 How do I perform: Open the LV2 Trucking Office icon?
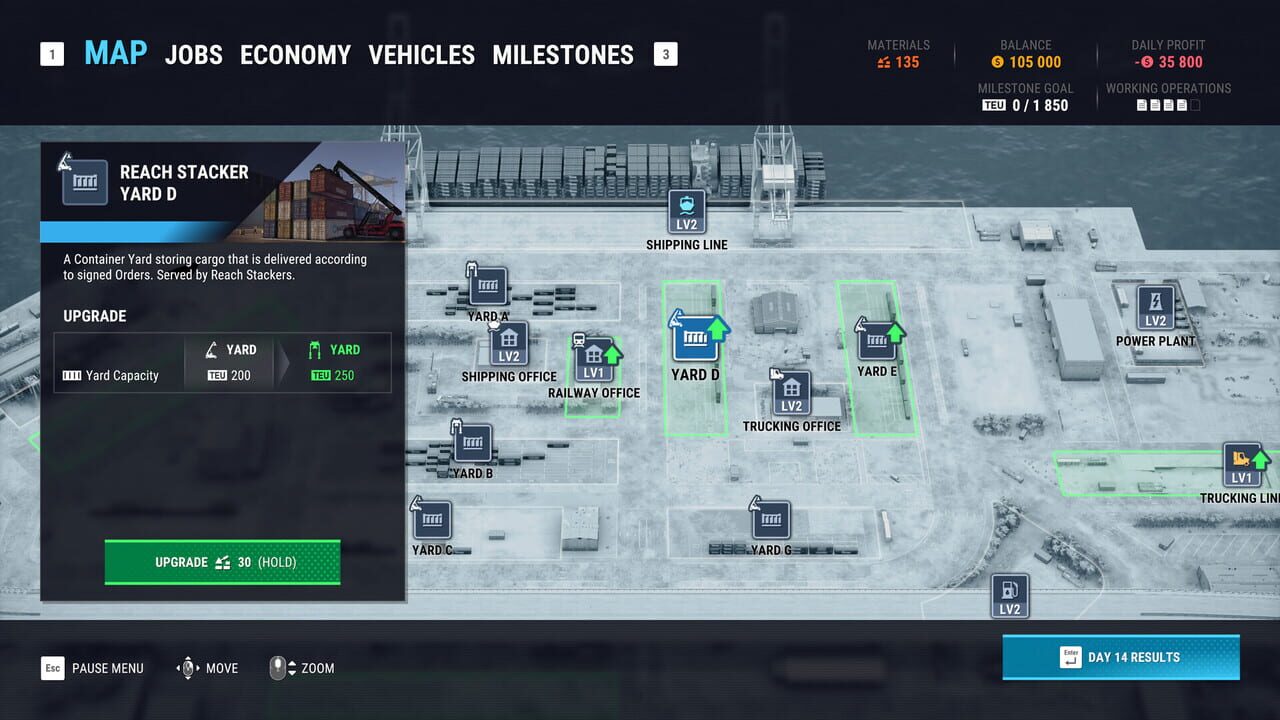point(791,392)
